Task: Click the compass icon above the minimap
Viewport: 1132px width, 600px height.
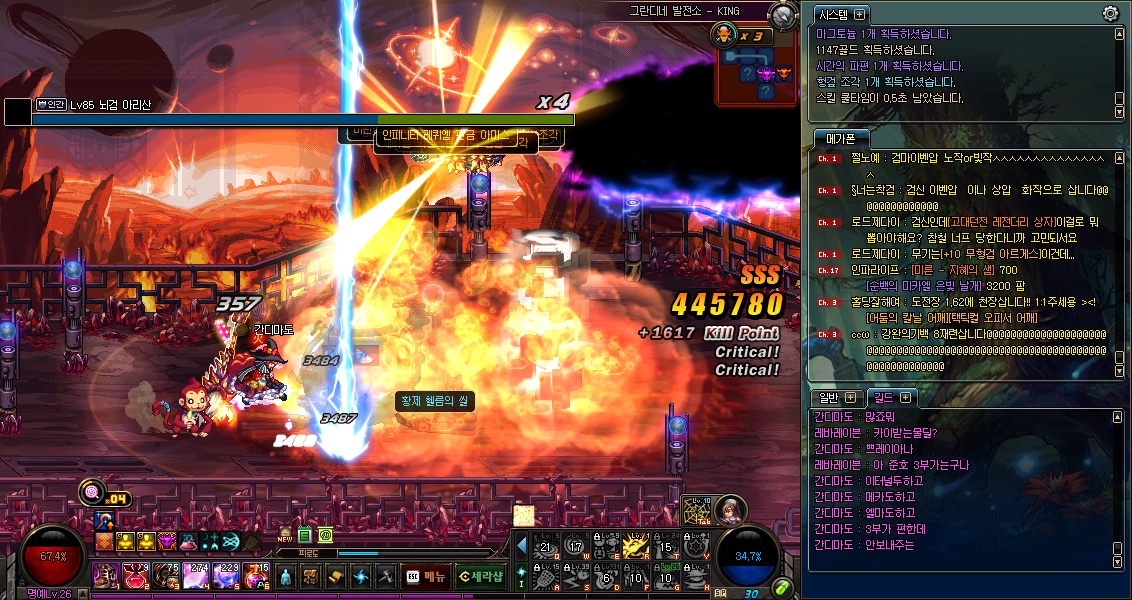Action: (x=785, y=14)
